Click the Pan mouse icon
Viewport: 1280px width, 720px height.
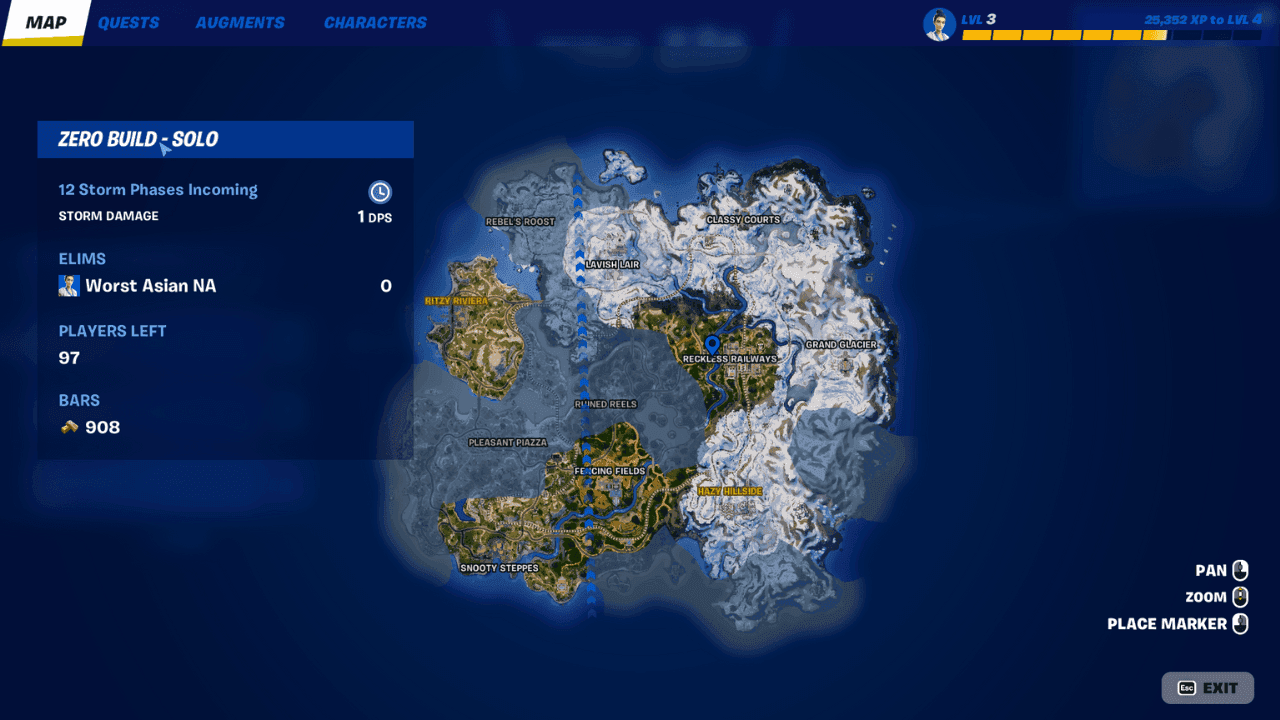[1240, 569]
